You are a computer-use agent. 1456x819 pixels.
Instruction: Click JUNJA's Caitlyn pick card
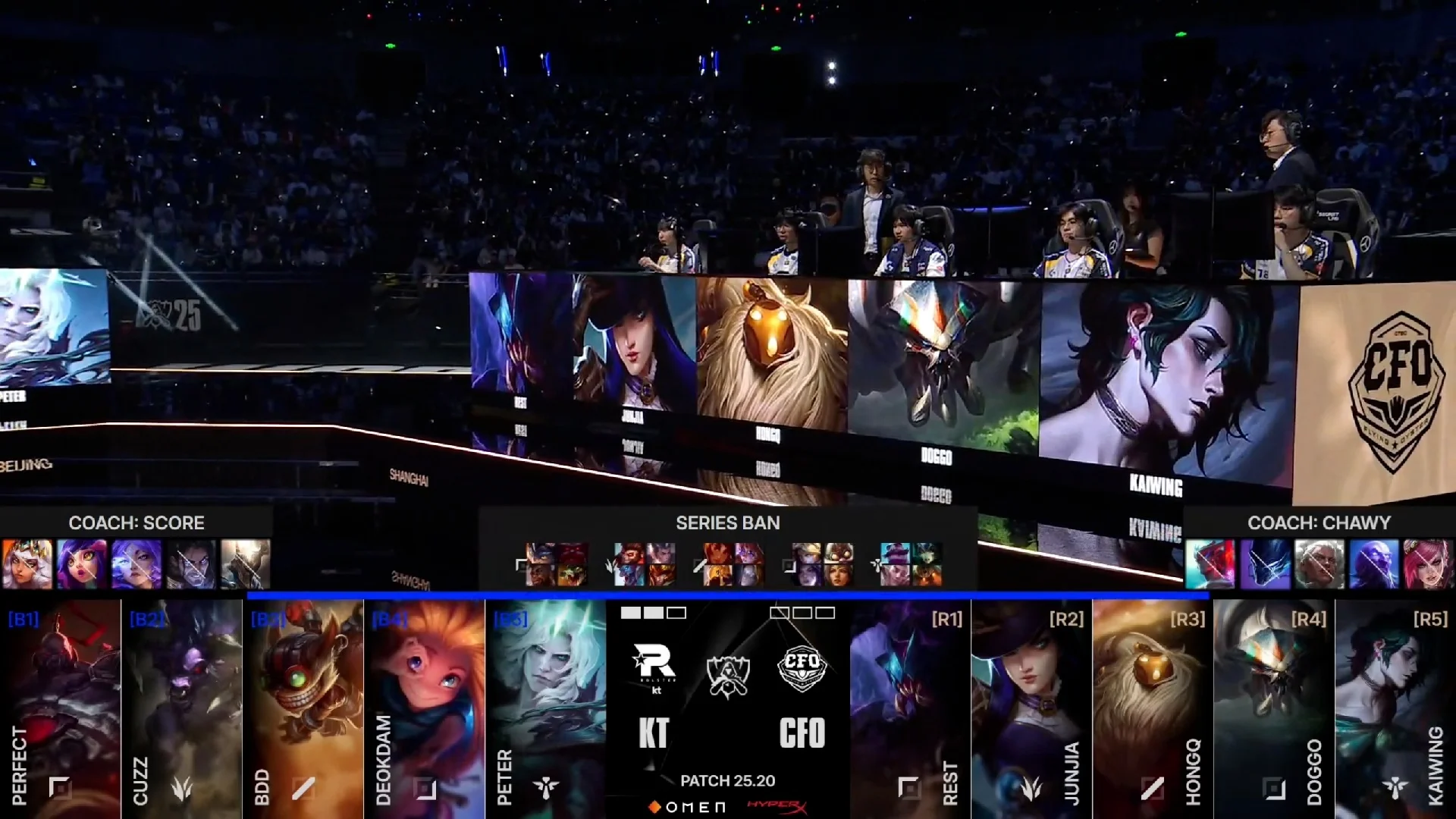click(1031, 709)
